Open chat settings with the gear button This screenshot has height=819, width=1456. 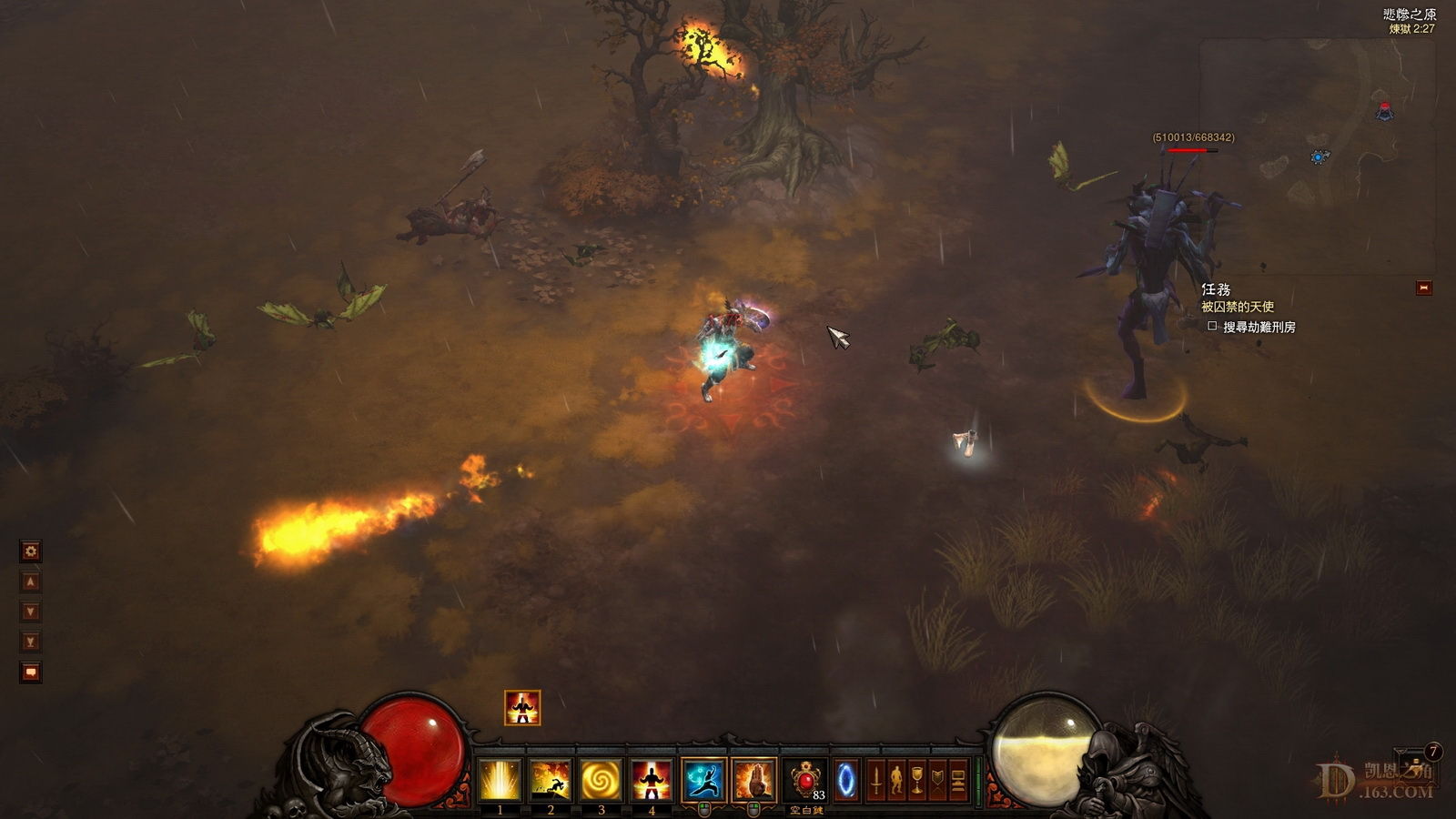[31, 551]
